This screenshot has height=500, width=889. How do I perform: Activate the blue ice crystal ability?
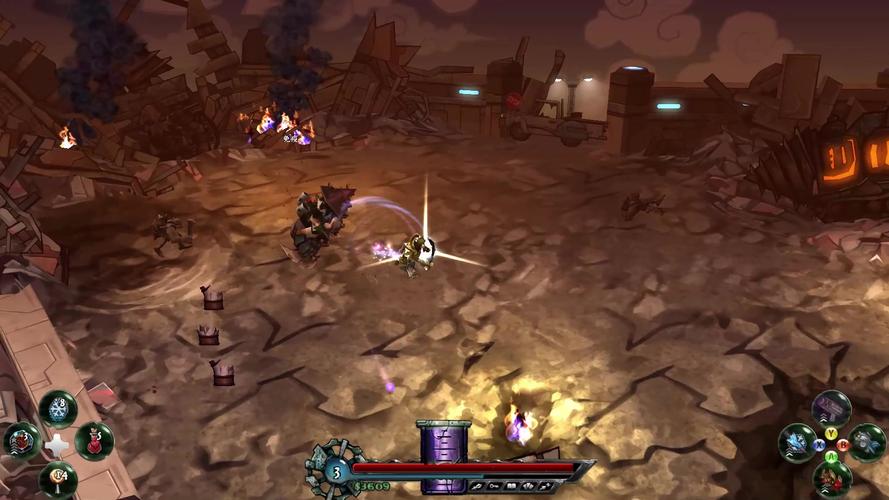click(797, 442)
